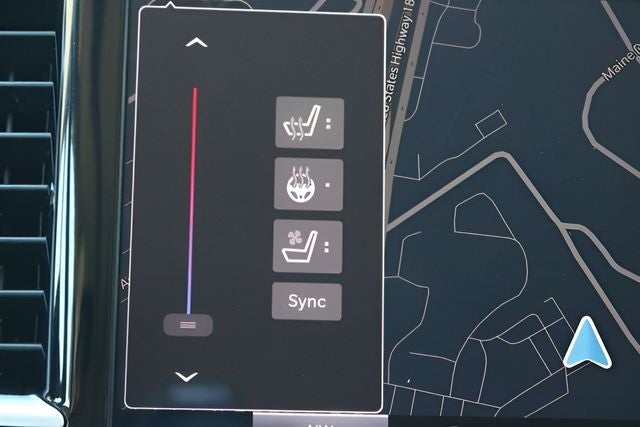Turn on the heated seat button

(309, 124)
